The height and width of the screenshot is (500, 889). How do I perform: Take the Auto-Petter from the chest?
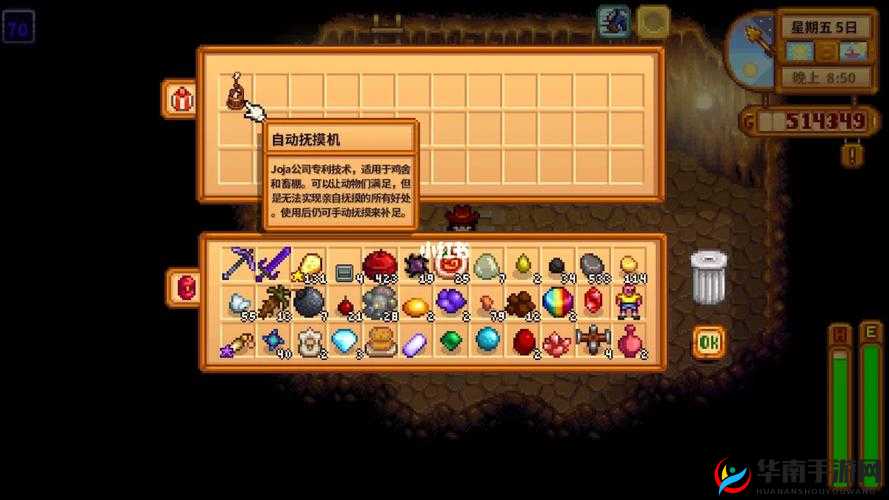pyautogui.click(x=236, y=92)
